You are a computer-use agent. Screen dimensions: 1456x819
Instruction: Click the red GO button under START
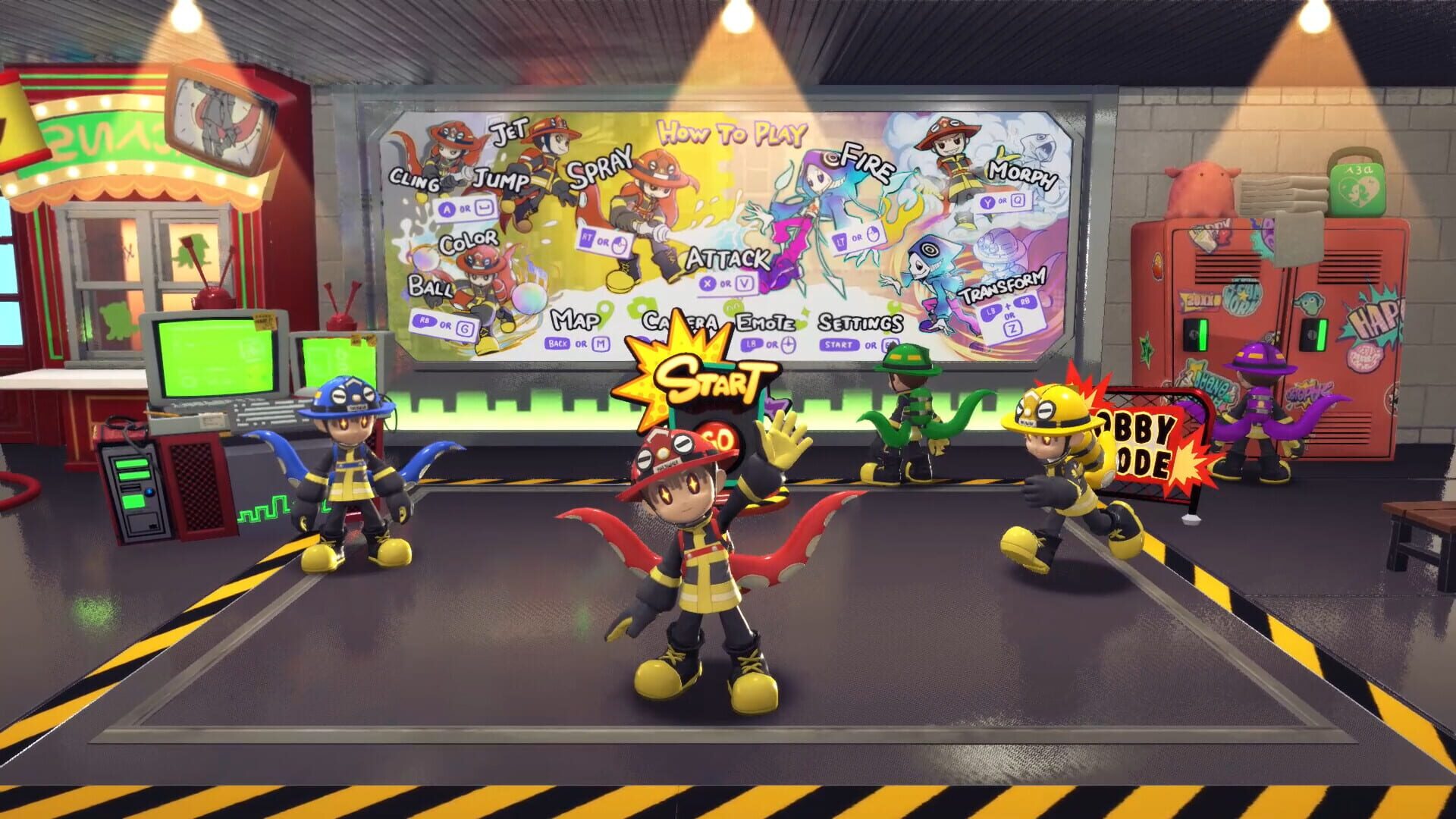720,438
